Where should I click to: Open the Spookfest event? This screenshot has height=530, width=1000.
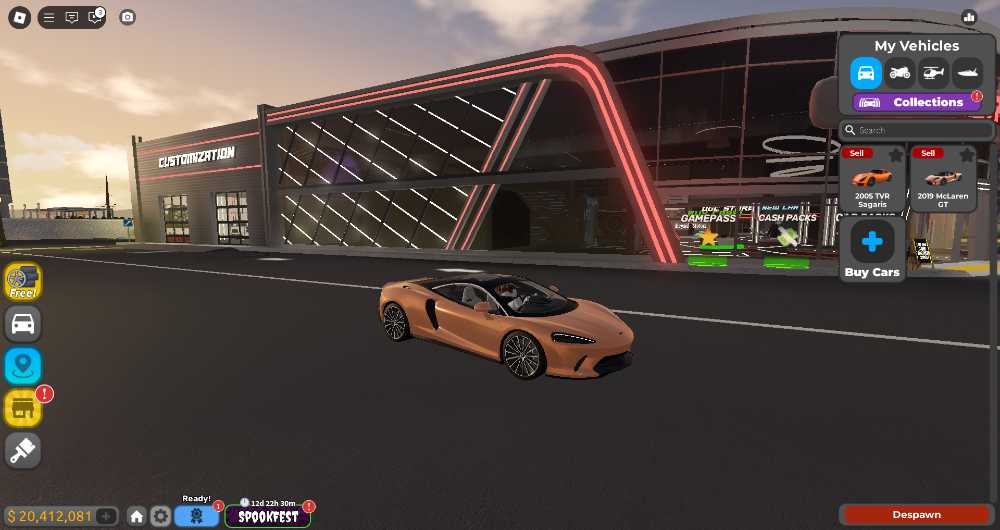268,516
